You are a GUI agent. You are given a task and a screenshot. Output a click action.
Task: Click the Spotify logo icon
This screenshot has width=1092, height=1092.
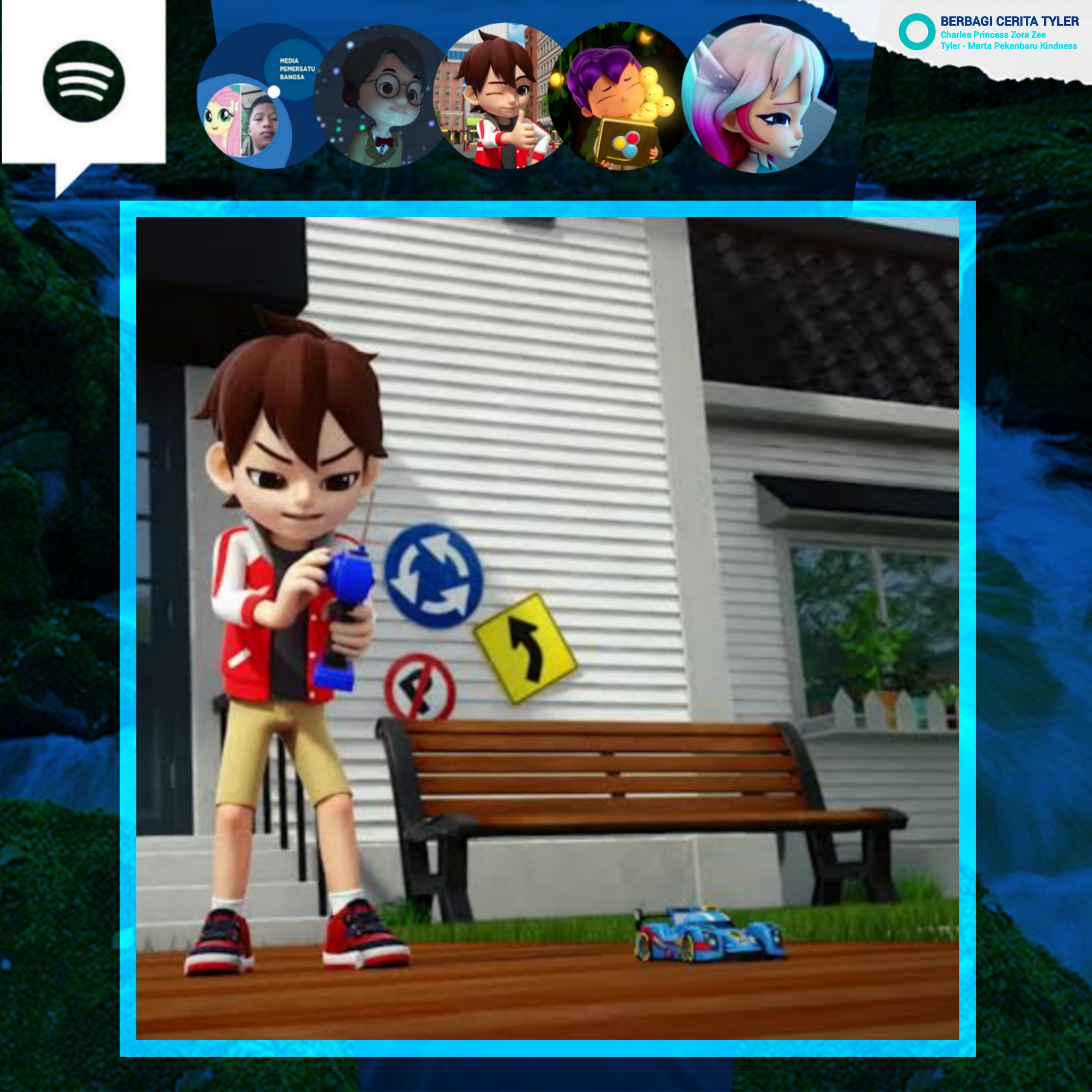pyautogui.click(x=84, y=82)
